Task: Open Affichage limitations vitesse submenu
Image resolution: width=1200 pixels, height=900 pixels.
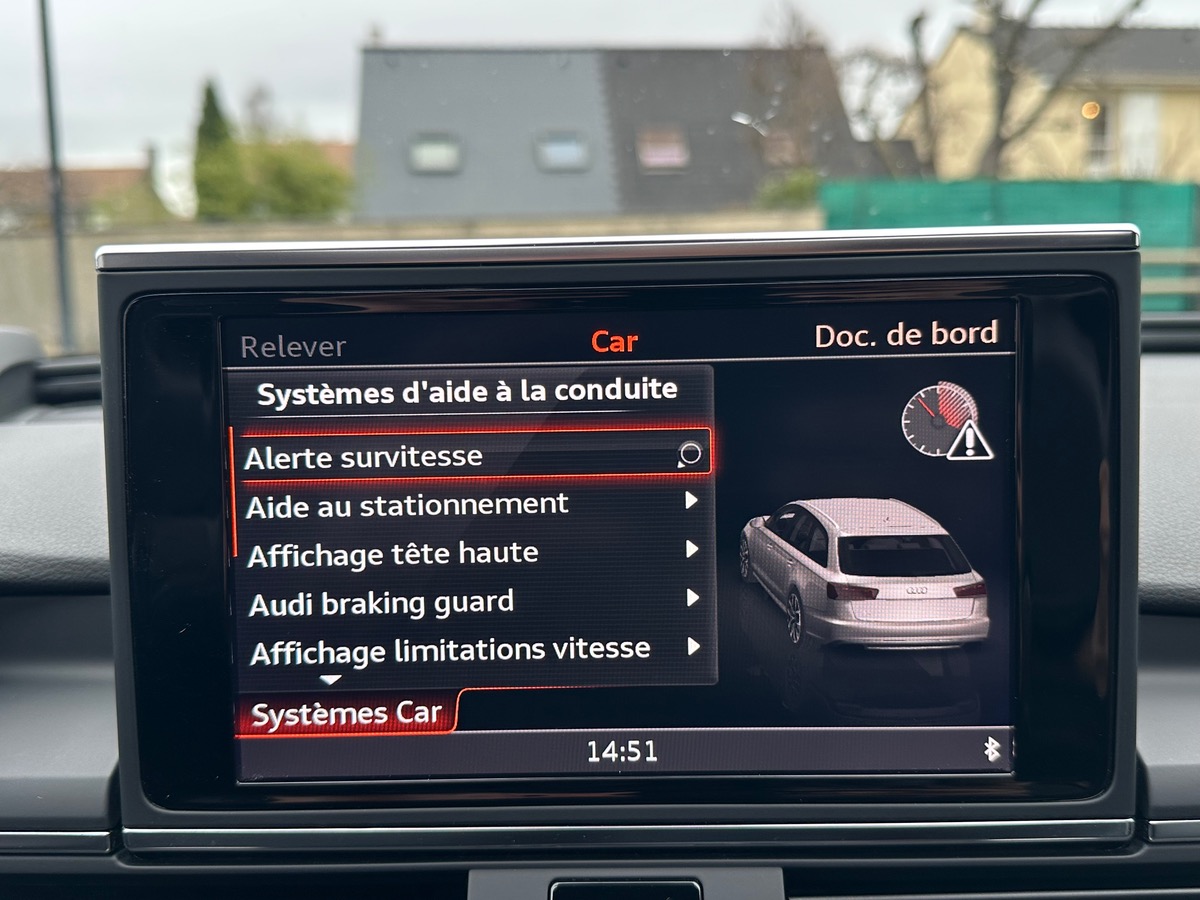Action: coord(470,650)
